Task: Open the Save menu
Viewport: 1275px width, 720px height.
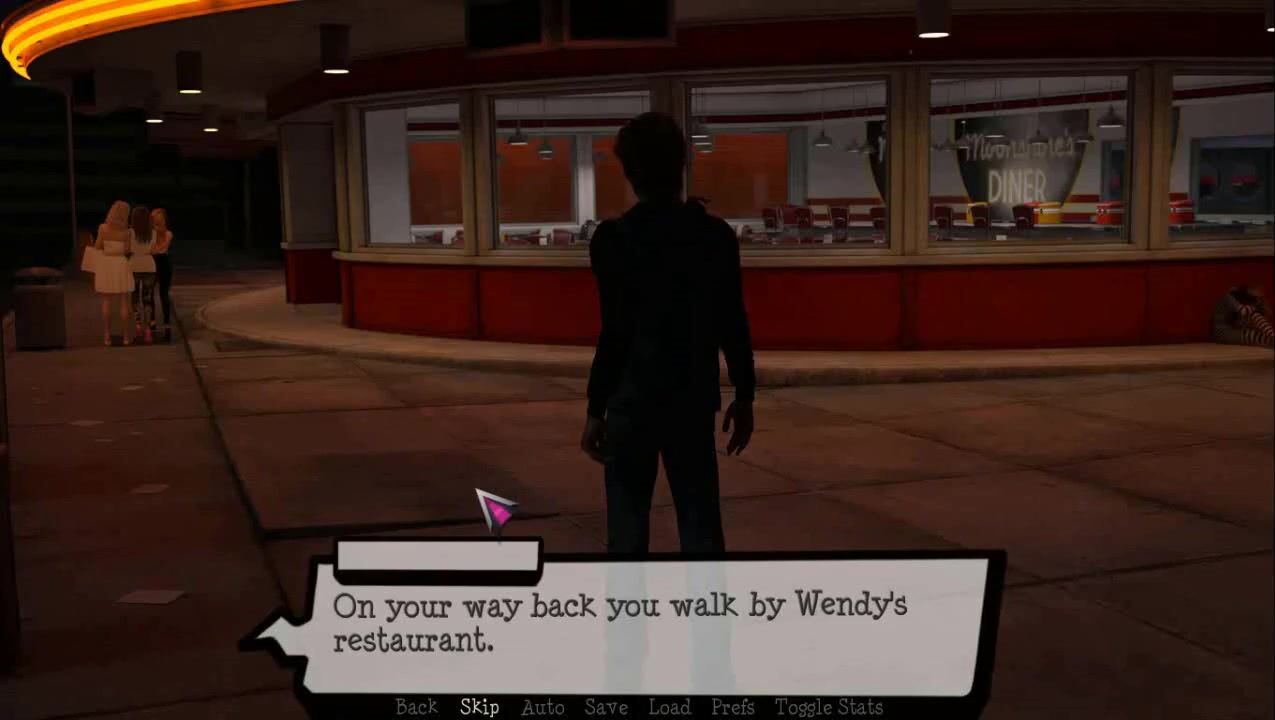Action: 606,707
